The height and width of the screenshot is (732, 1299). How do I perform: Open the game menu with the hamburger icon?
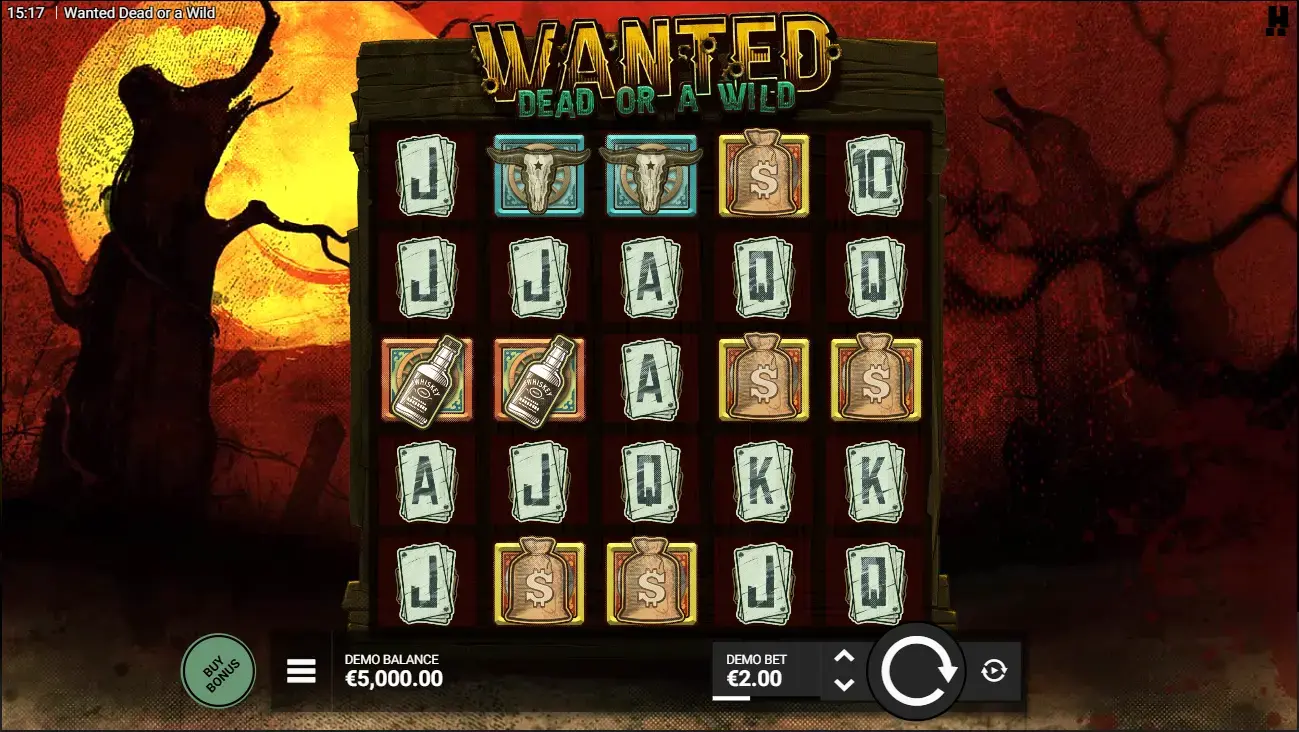click(301, 671)
